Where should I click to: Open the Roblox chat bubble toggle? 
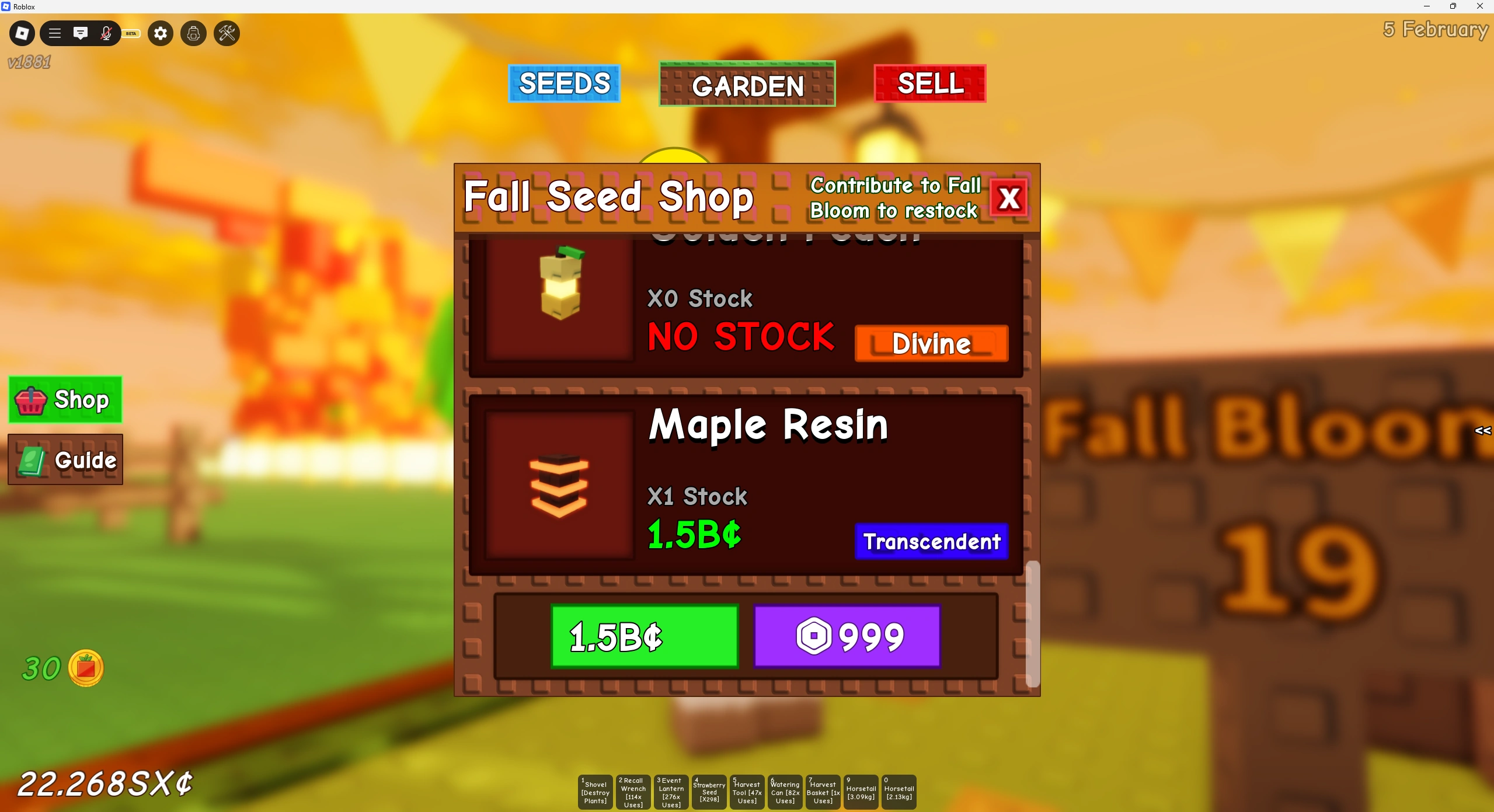tap(81, 33)
